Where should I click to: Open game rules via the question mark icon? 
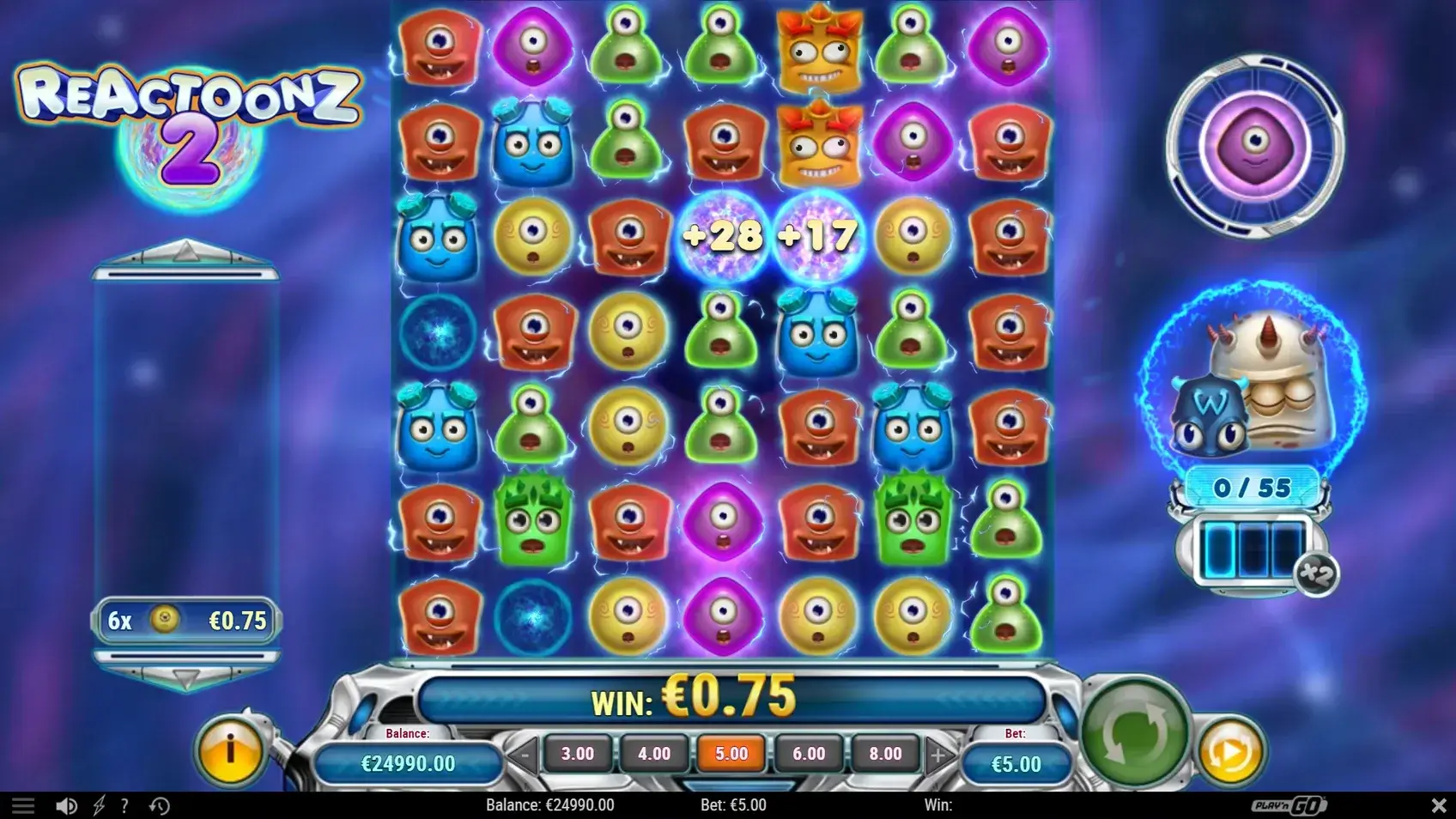(124, 805)
